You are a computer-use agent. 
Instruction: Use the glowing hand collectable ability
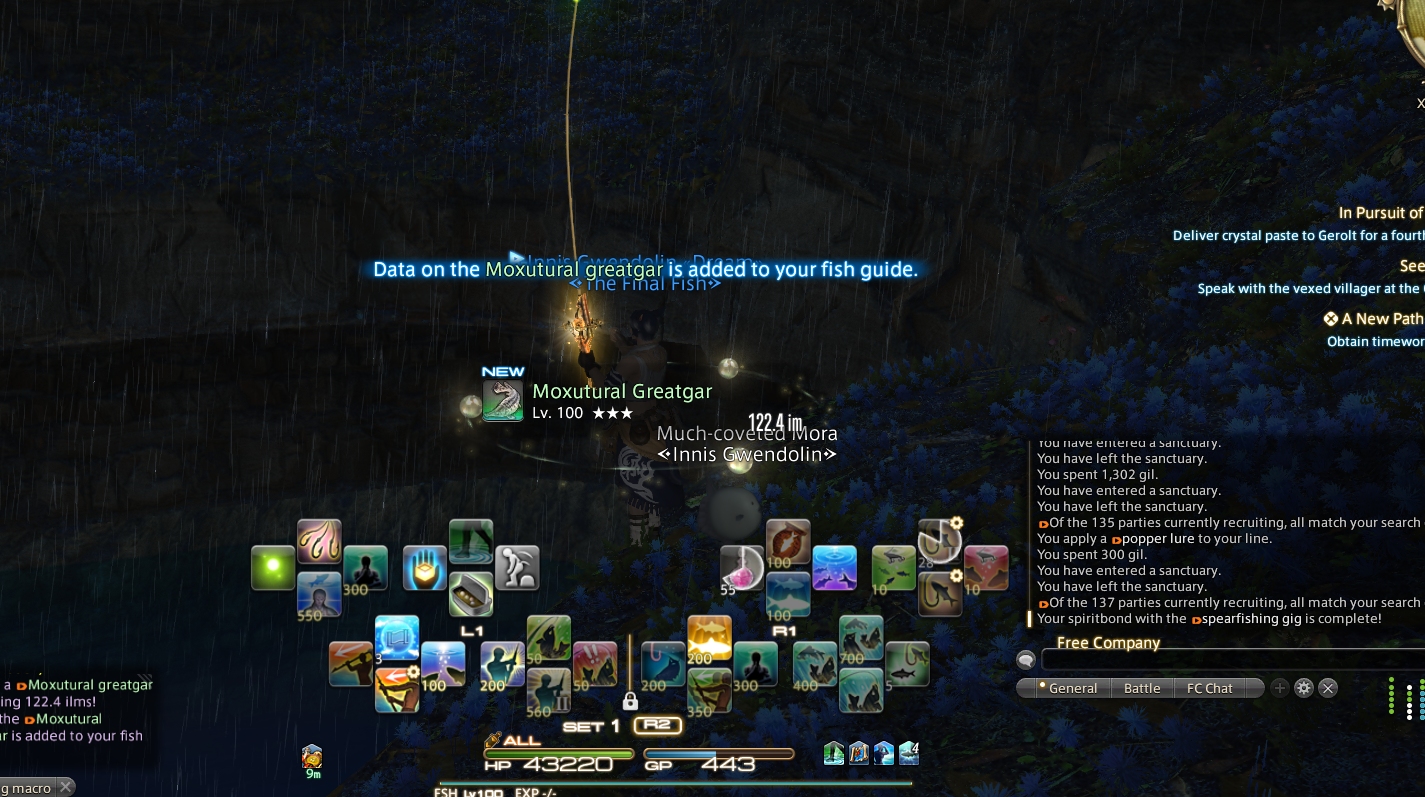424,568
